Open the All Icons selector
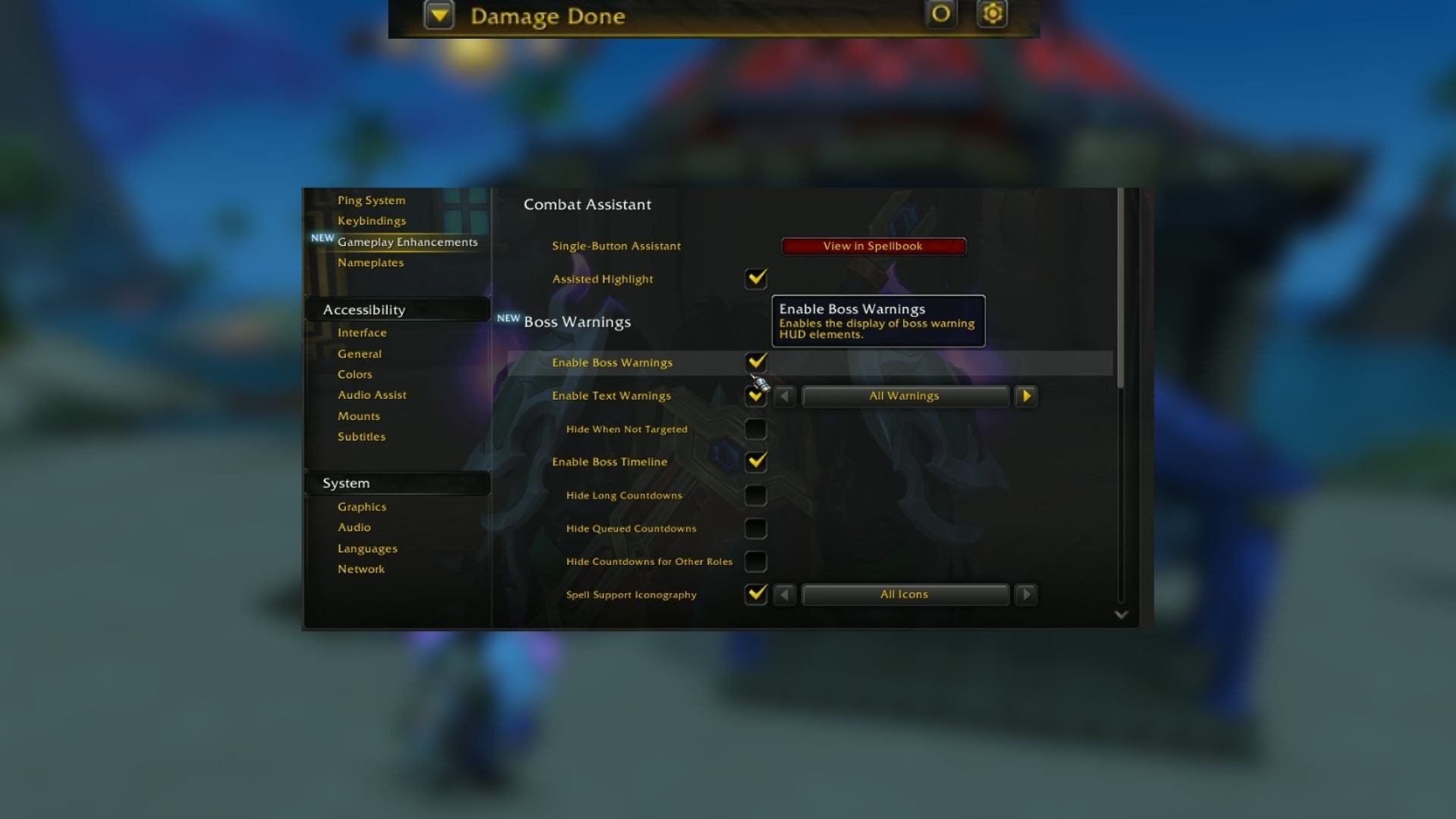Viewport: 1456px width, 819px height. (x=903, y=595)
